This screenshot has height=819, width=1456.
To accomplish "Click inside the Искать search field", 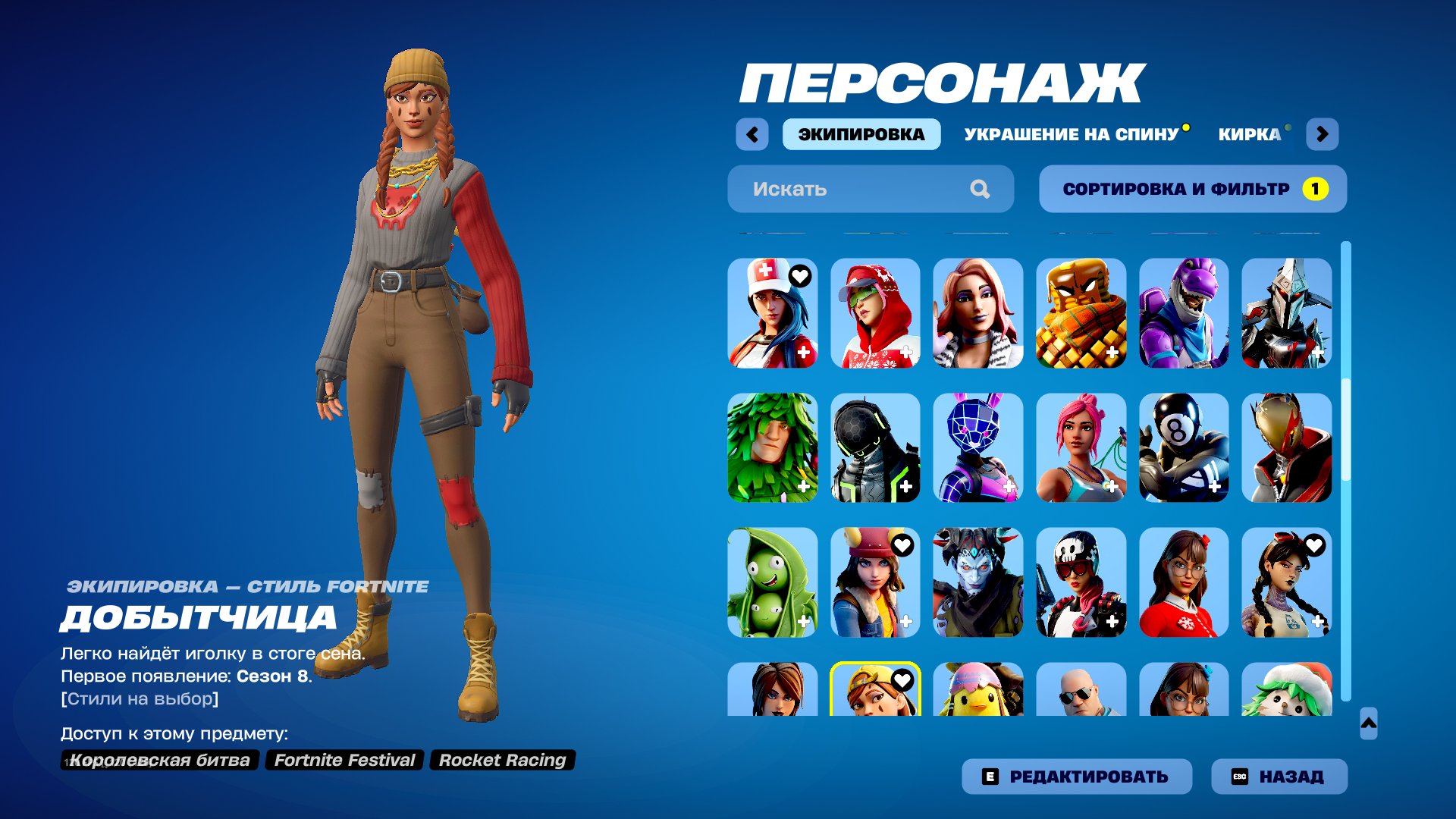I will point(834,189).
